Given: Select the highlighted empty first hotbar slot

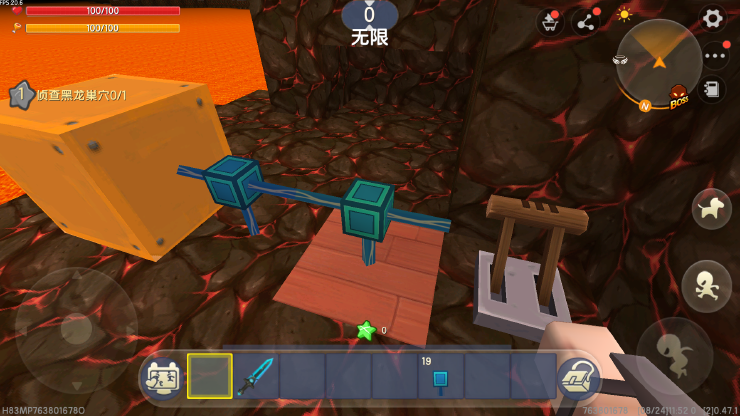Looking at the screenshot, I should tap(210, 376).
